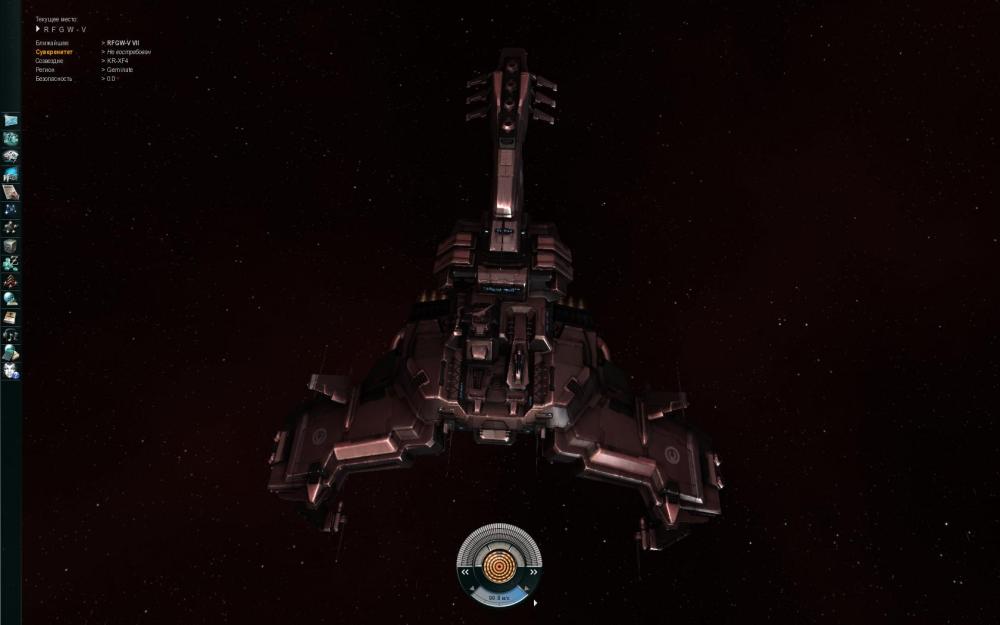Open the headphones jukebox sidebar icon
Viewport: 1000px width, 625px height.
pyautogui.click(x=11, y=335)
